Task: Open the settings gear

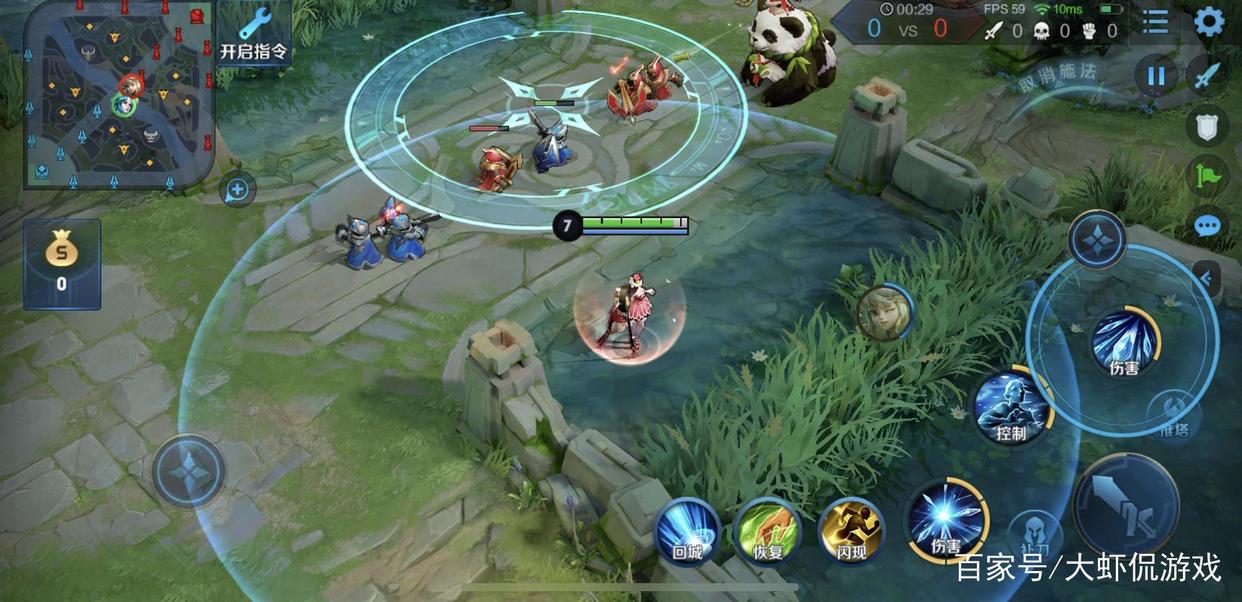Action: (1209, 22)
